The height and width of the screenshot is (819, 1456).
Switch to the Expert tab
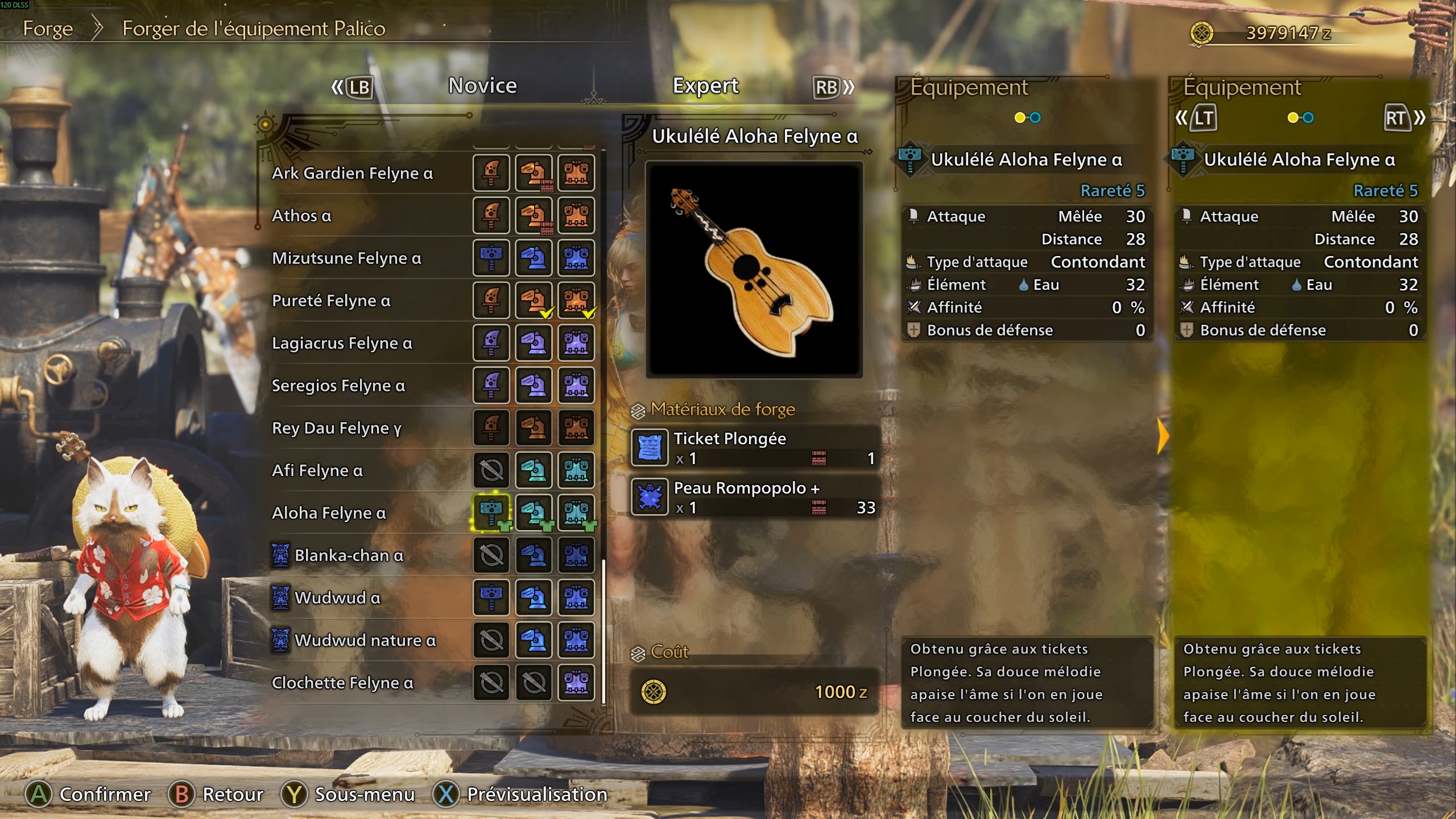(706, 85)
